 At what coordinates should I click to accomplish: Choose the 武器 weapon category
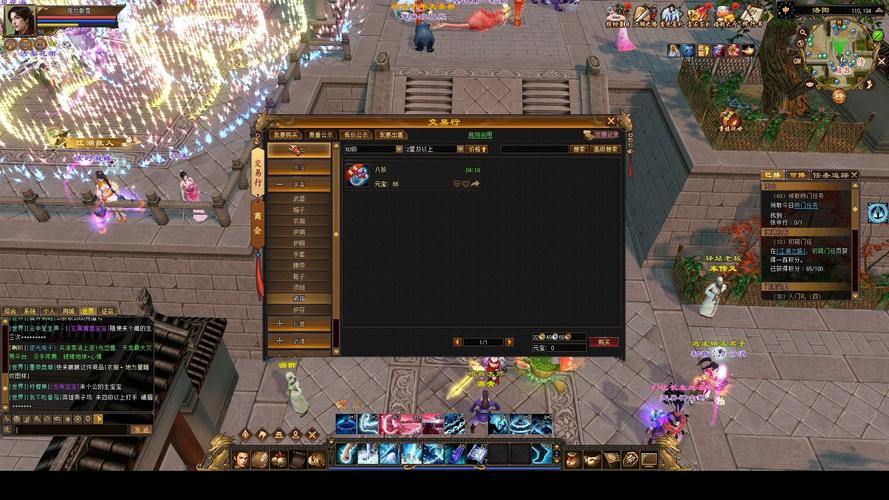pos(299,199)
